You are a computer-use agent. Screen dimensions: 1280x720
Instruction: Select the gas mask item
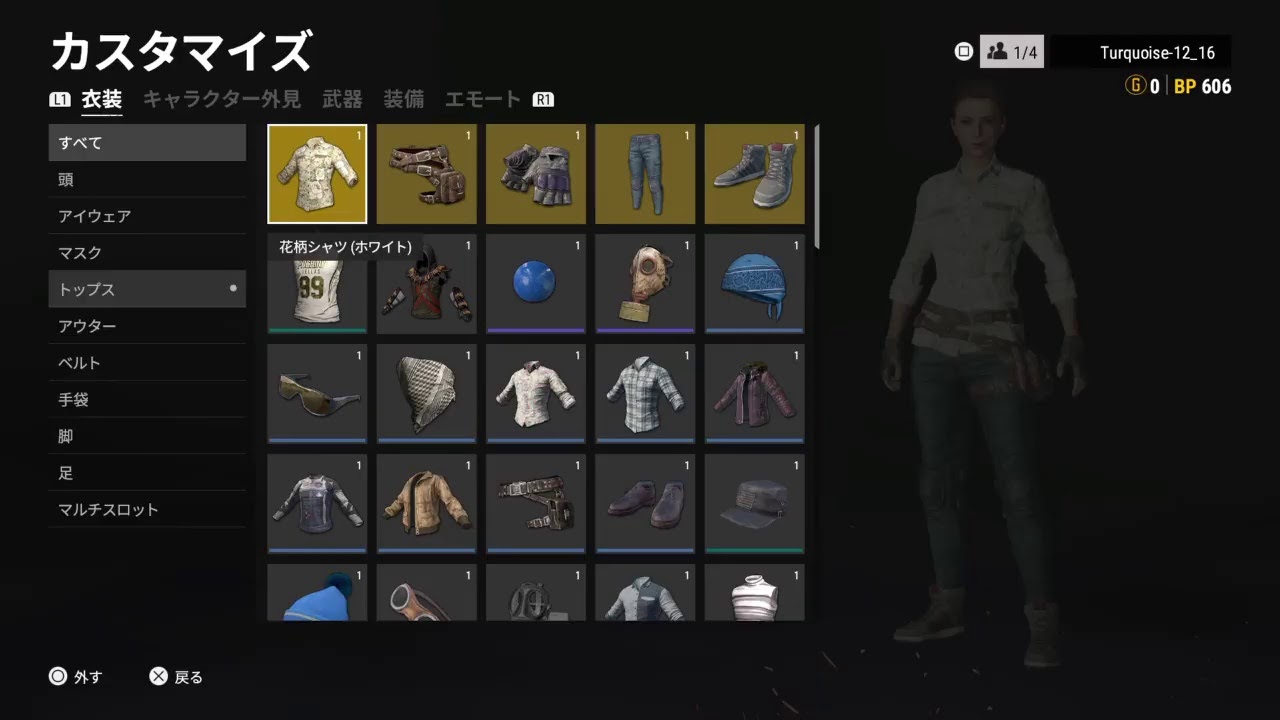pos(644,283)
